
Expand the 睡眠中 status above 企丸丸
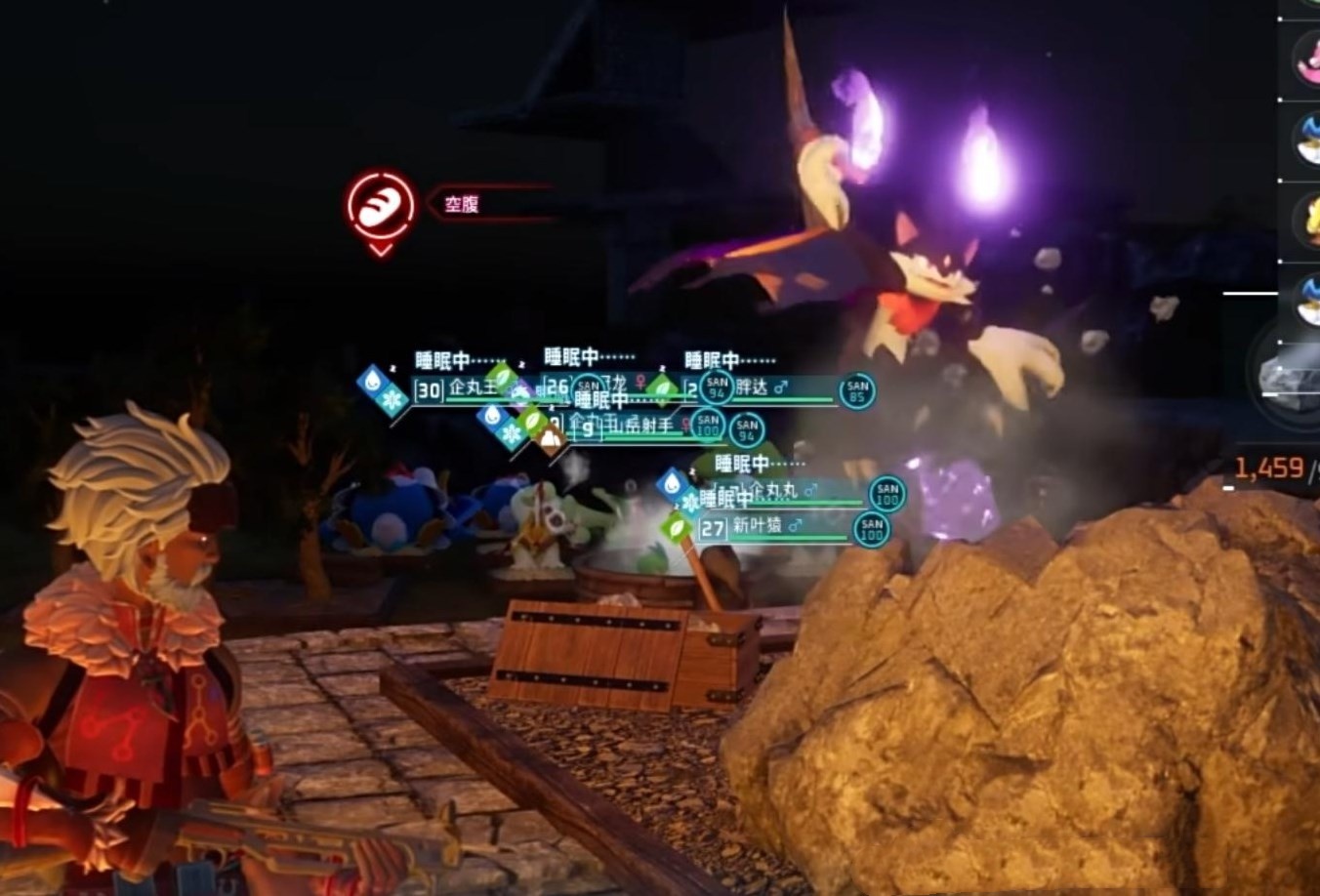click(740, 463)
